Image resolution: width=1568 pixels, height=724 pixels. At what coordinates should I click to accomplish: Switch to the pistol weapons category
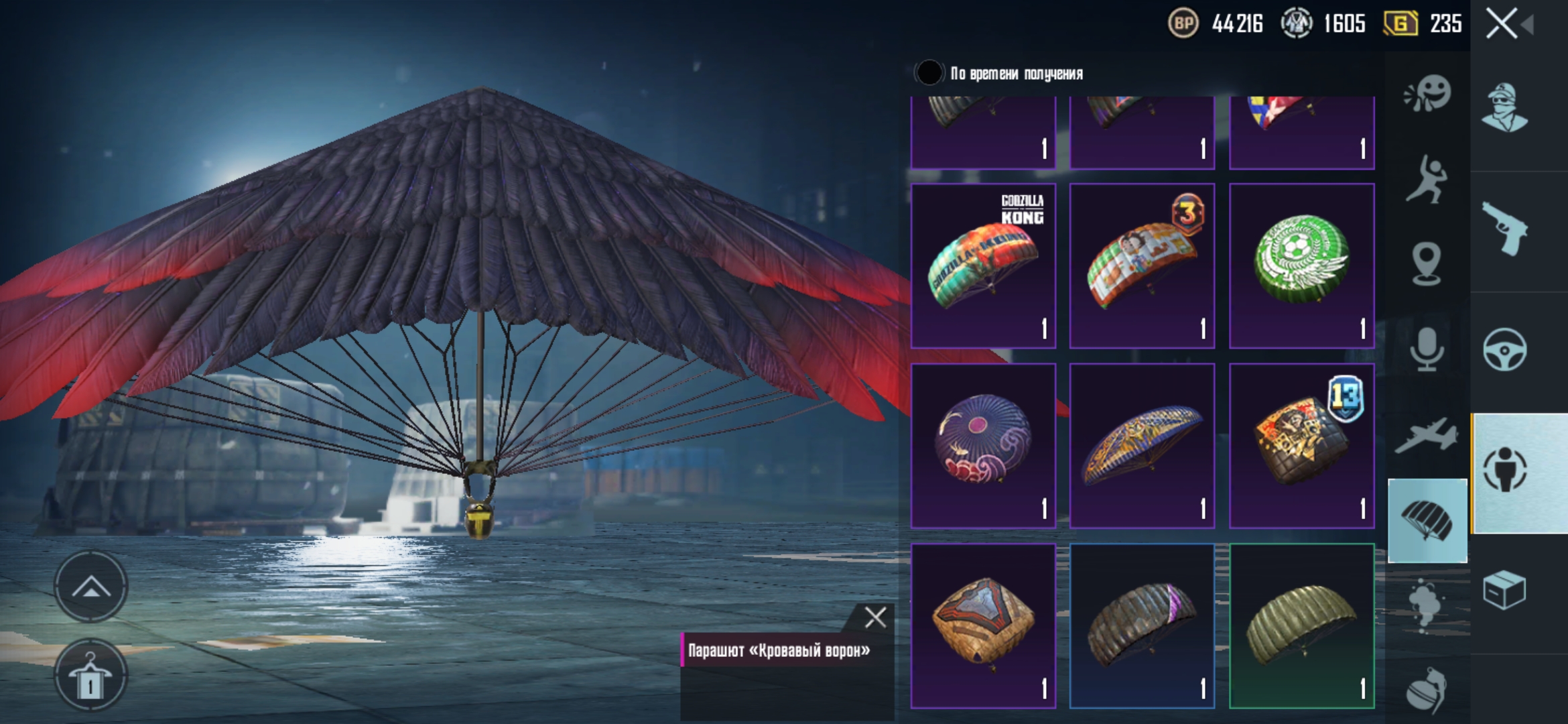coord(1505,229)
